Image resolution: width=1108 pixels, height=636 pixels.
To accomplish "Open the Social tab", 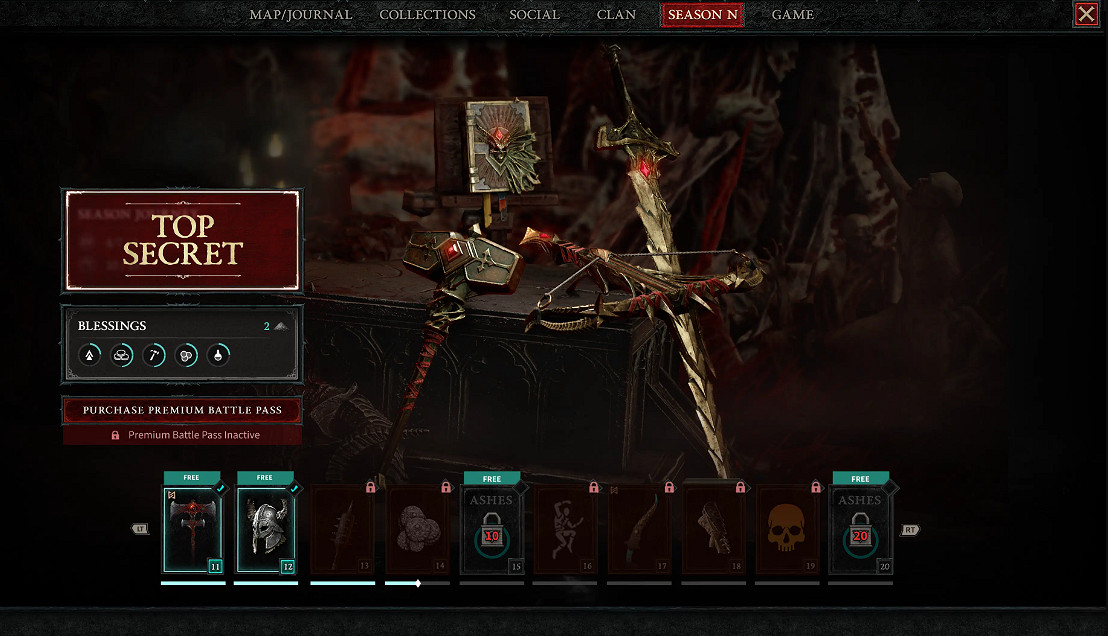I will [534, 15].
